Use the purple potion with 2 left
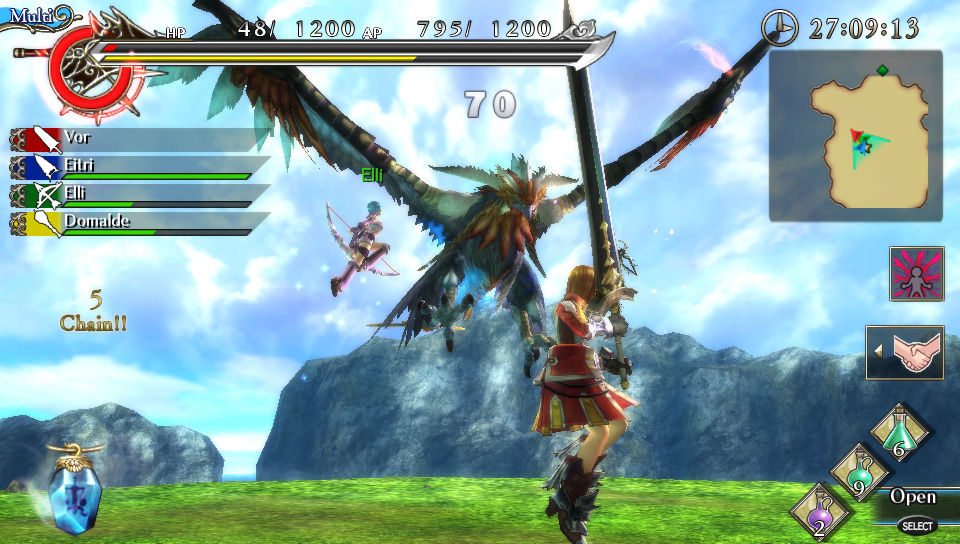The height and width of the screenshot is (544, 960). tap(819, 512)
